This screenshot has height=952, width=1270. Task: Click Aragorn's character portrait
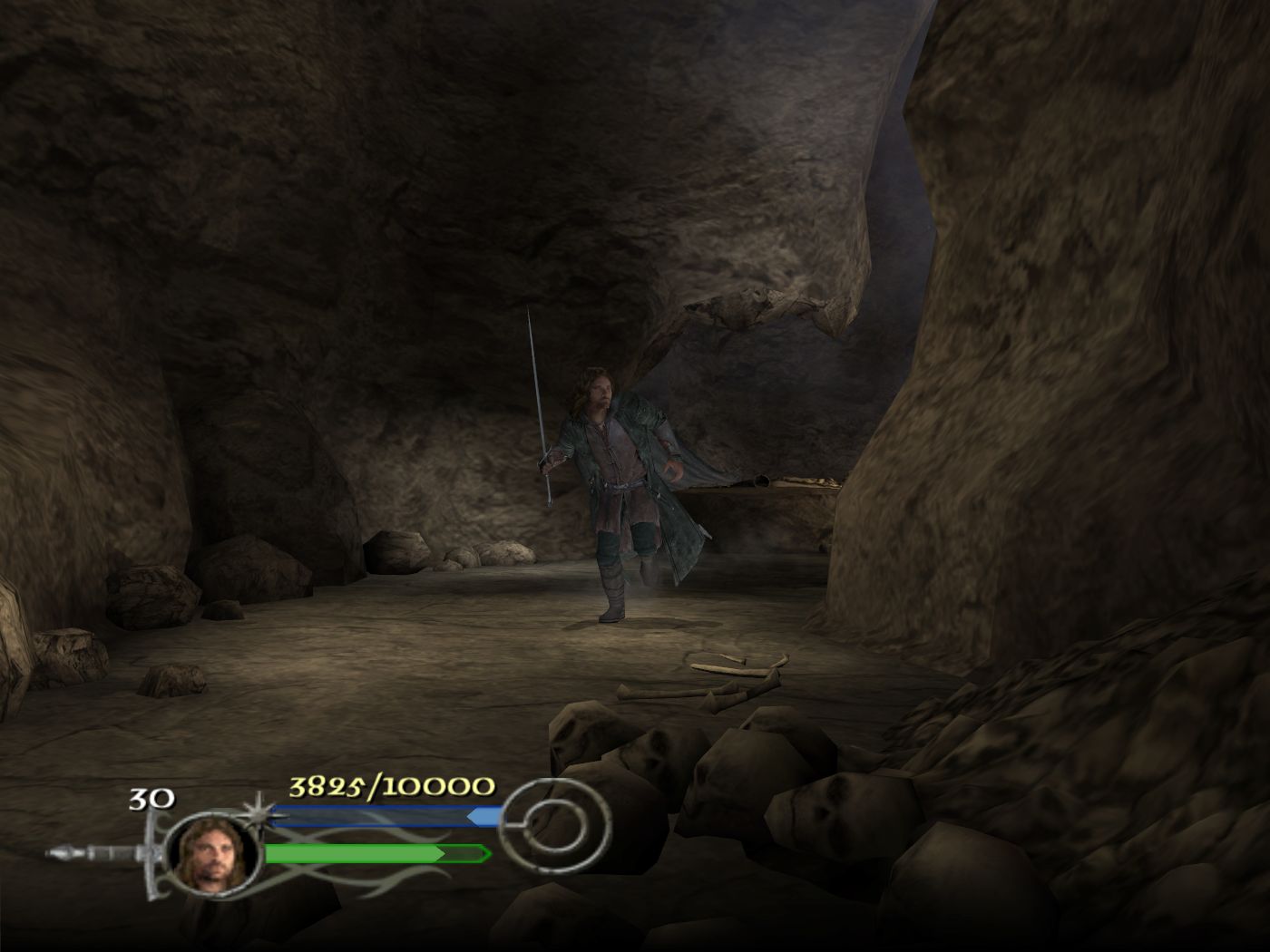click(x=213, y=855)
